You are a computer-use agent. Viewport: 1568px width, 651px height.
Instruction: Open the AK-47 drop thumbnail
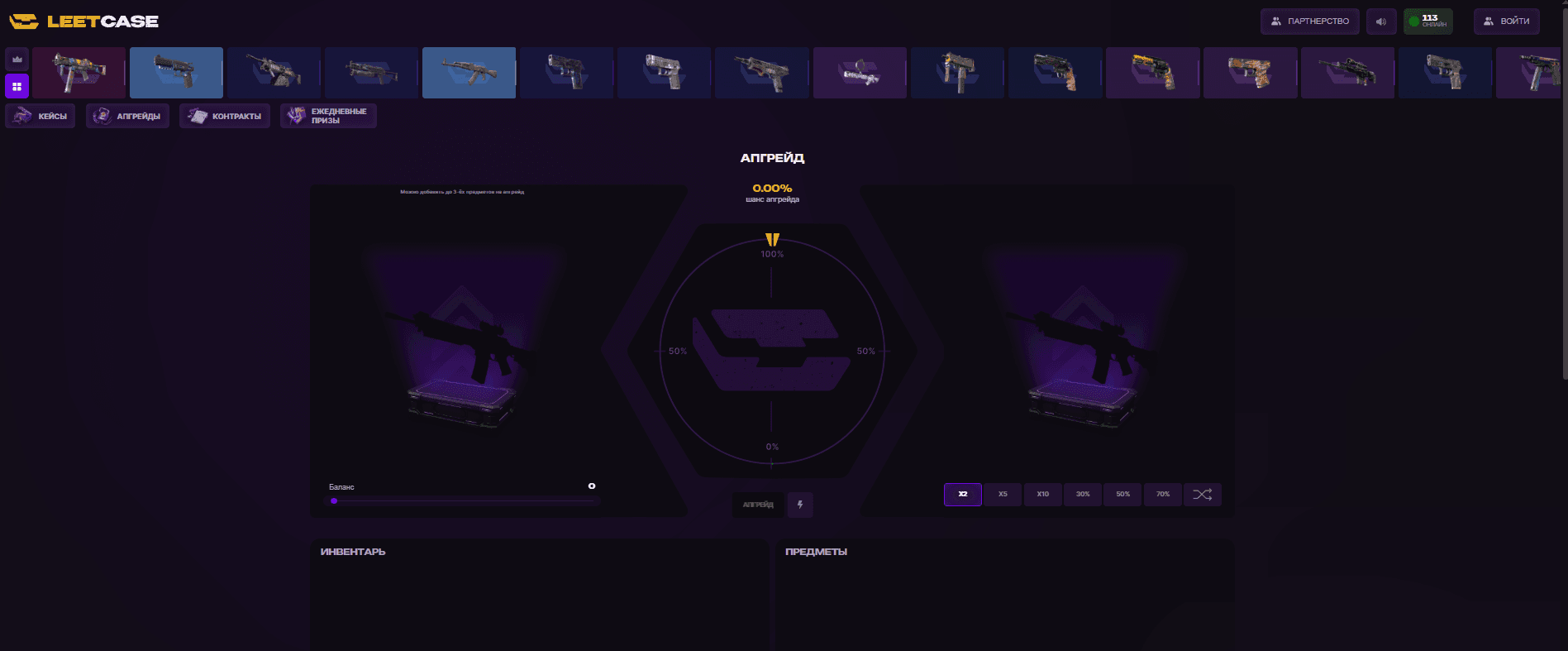[x=469, y=73]
